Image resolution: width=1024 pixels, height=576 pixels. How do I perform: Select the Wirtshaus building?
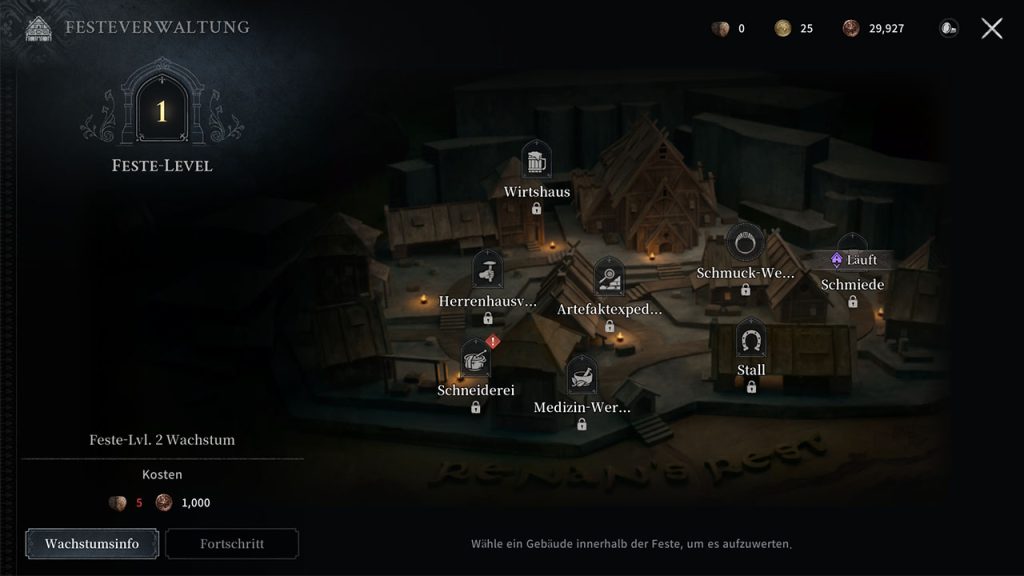point(537,162)
